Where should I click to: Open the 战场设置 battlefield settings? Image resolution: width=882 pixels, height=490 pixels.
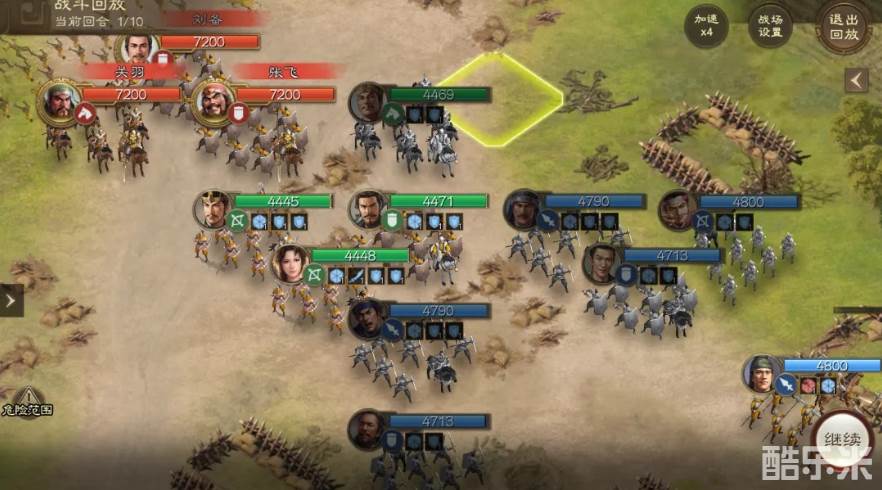coord(769,25)
